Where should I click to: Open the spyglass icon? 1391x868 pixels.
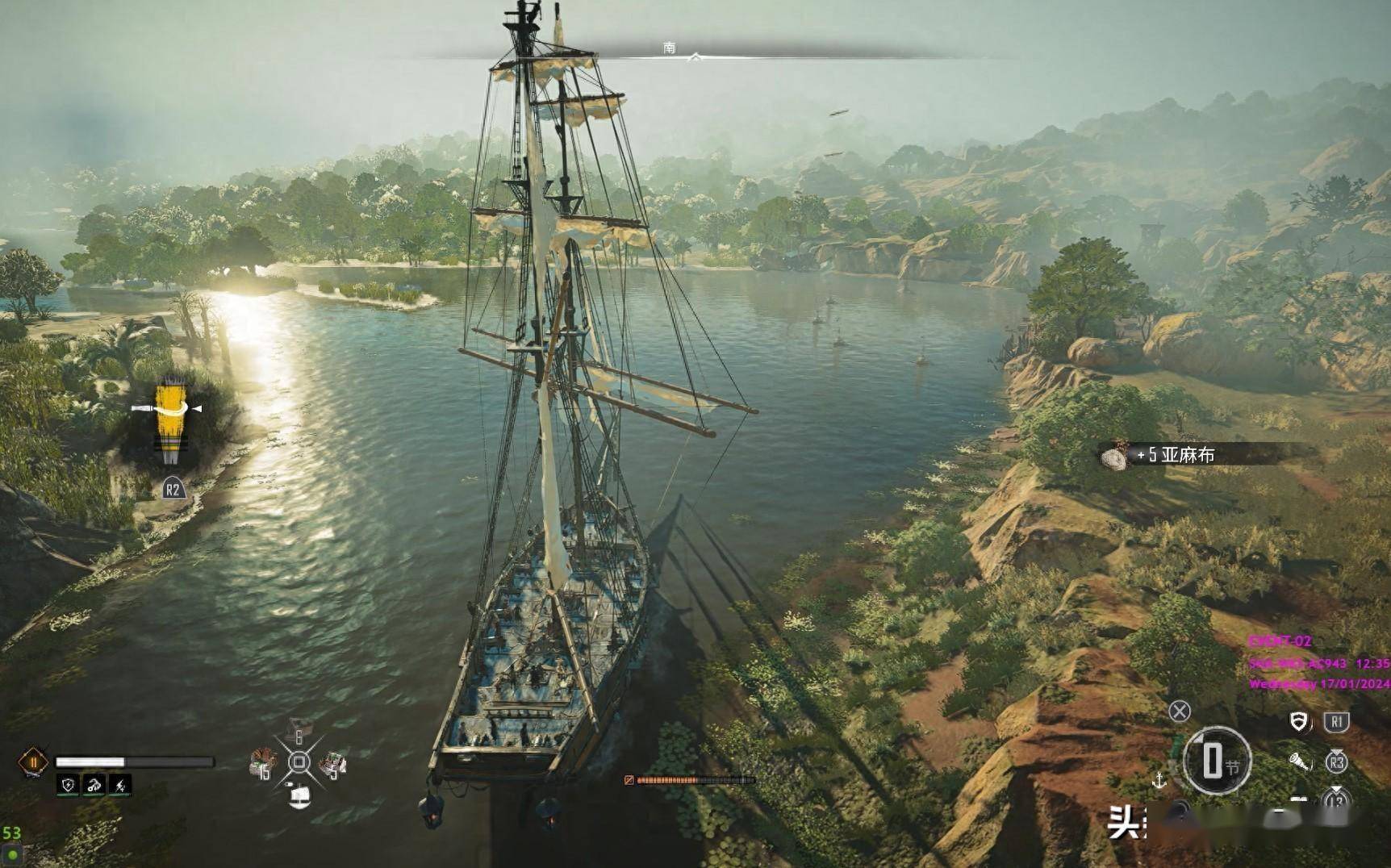coord(1299,762)
